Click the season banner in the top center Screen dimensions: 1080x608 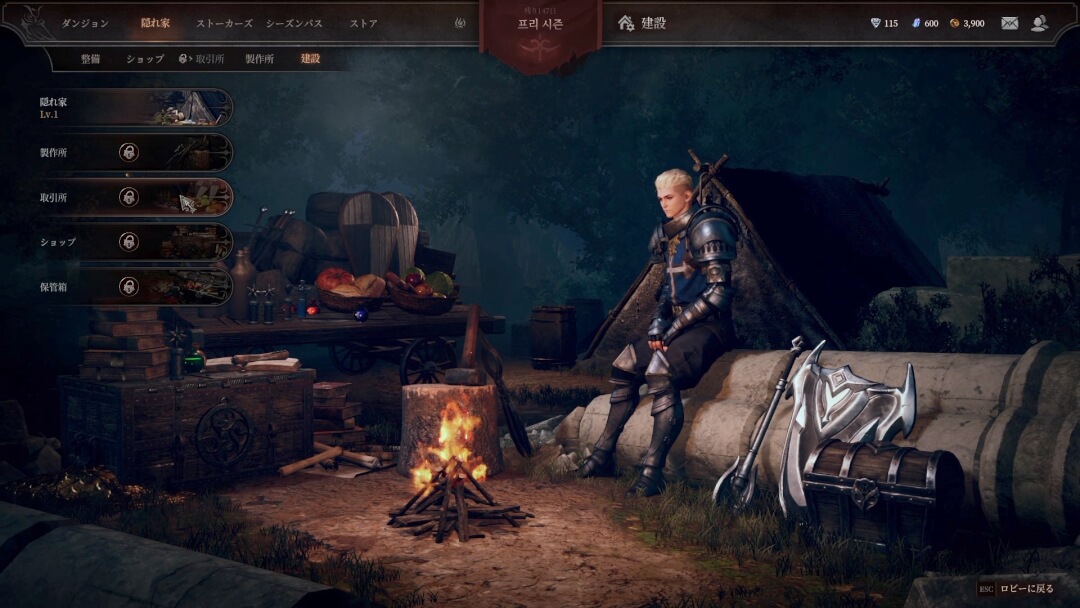tap(540, 28)
